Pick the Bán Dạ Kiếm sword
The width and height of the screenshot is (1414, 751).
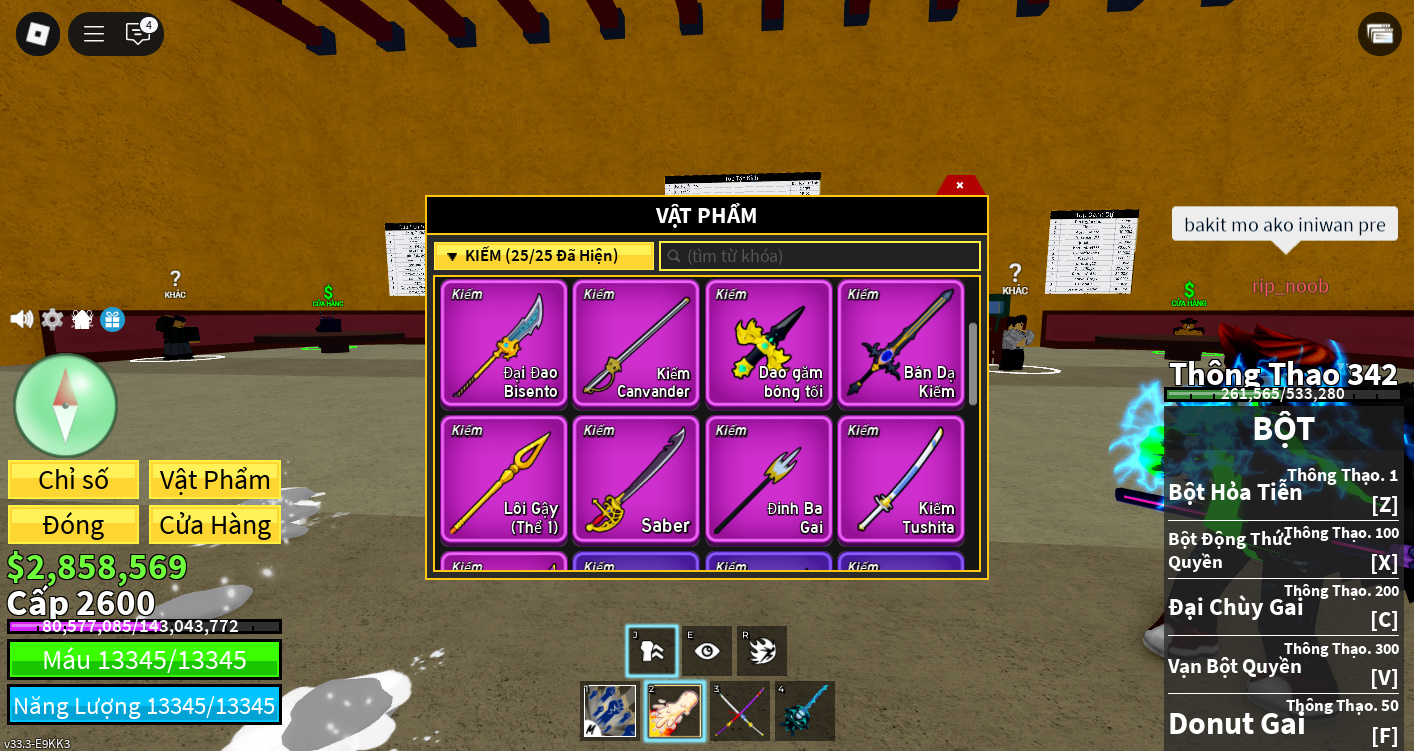901,343
